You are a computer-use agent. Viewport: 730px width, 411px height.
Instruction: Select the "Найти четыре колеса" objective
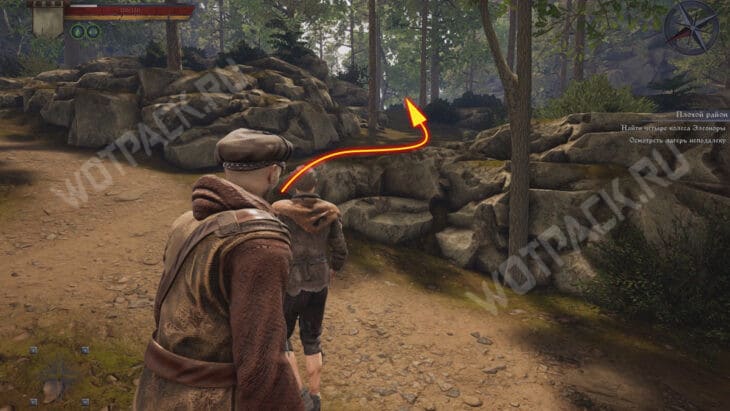tap(673, 128)
